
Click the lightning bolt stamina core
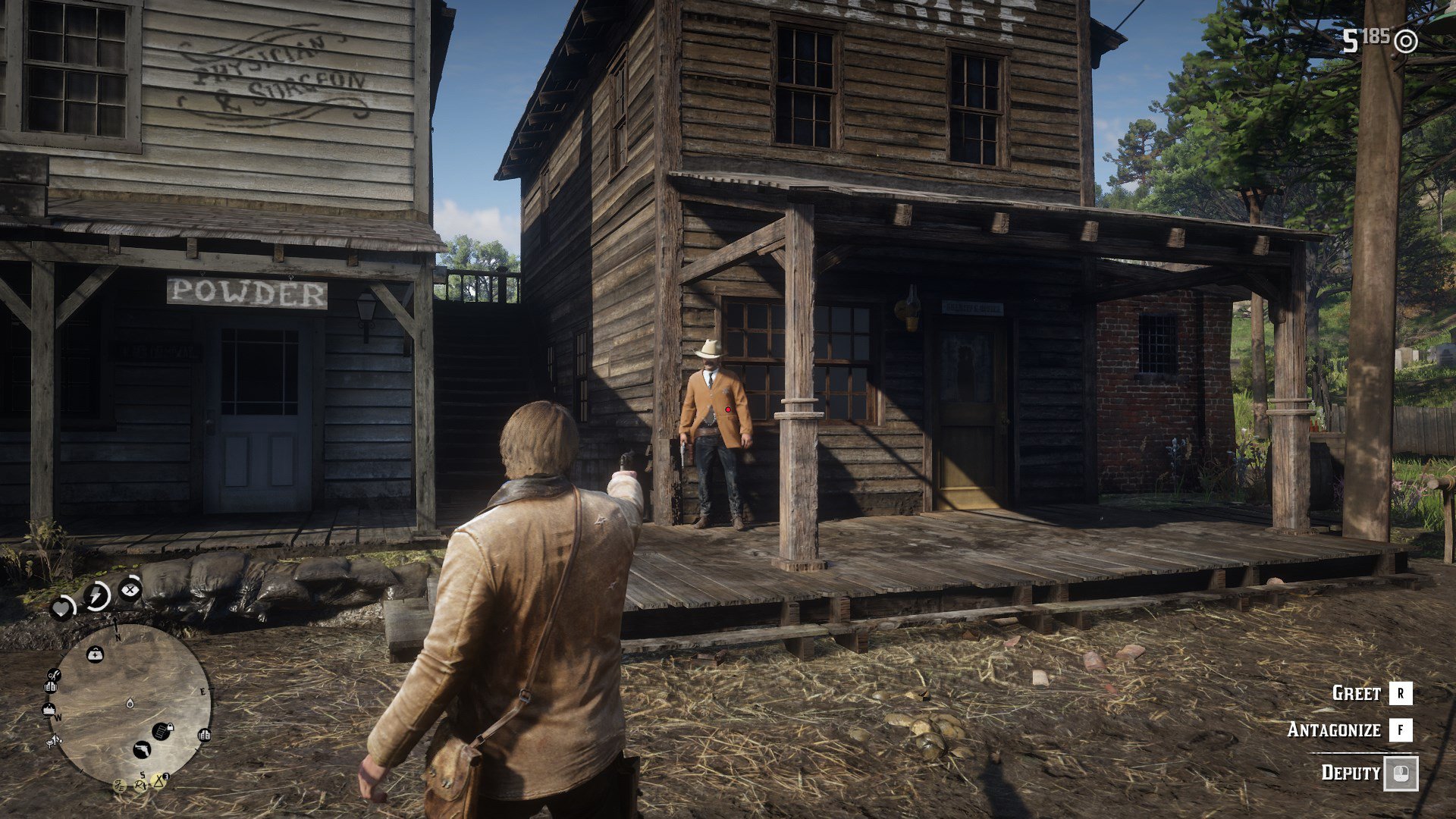96,596
